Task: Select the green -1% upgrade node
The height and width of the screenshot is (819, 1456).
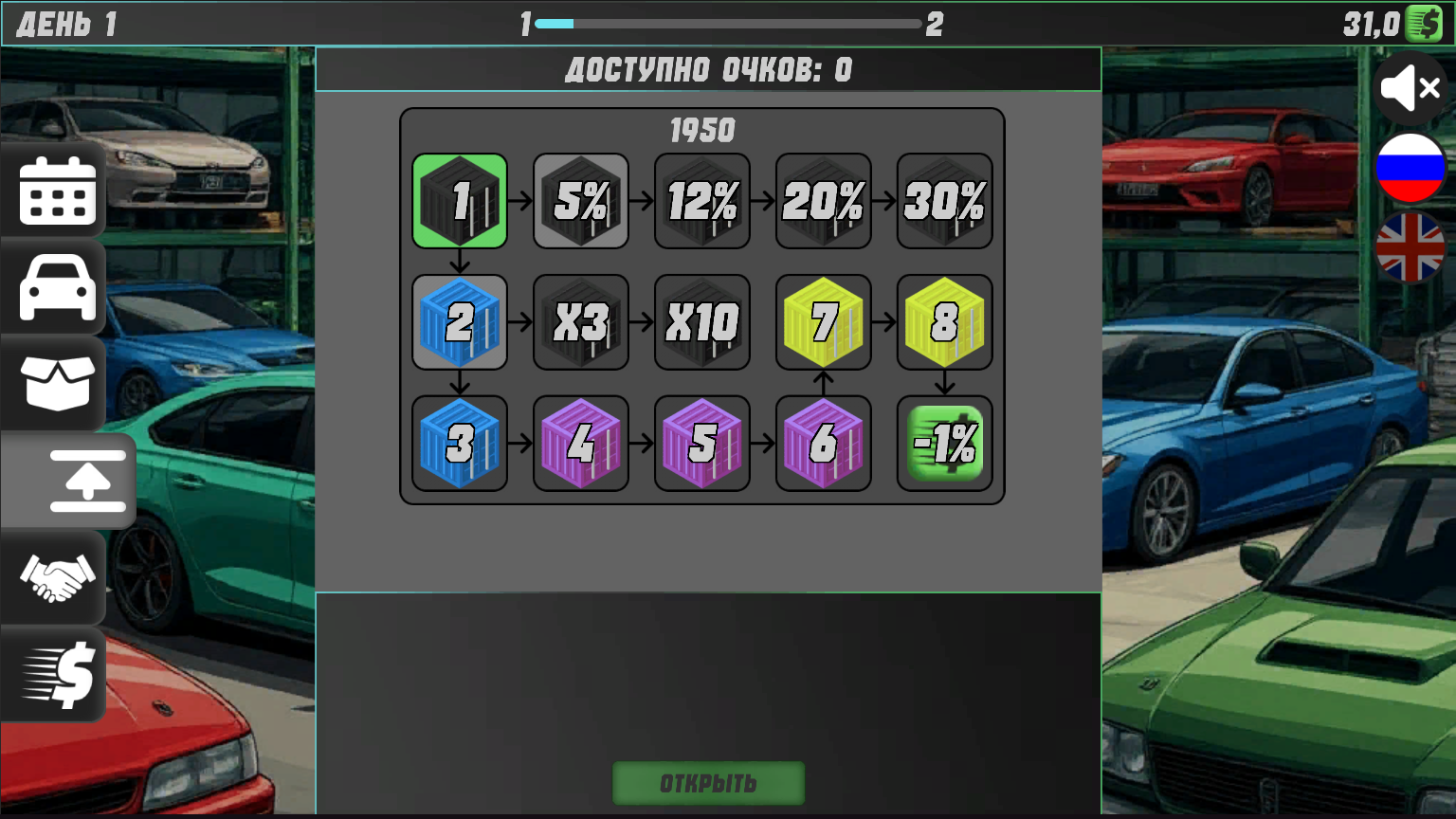Action: pyautogui.click(x=944, y=443)
